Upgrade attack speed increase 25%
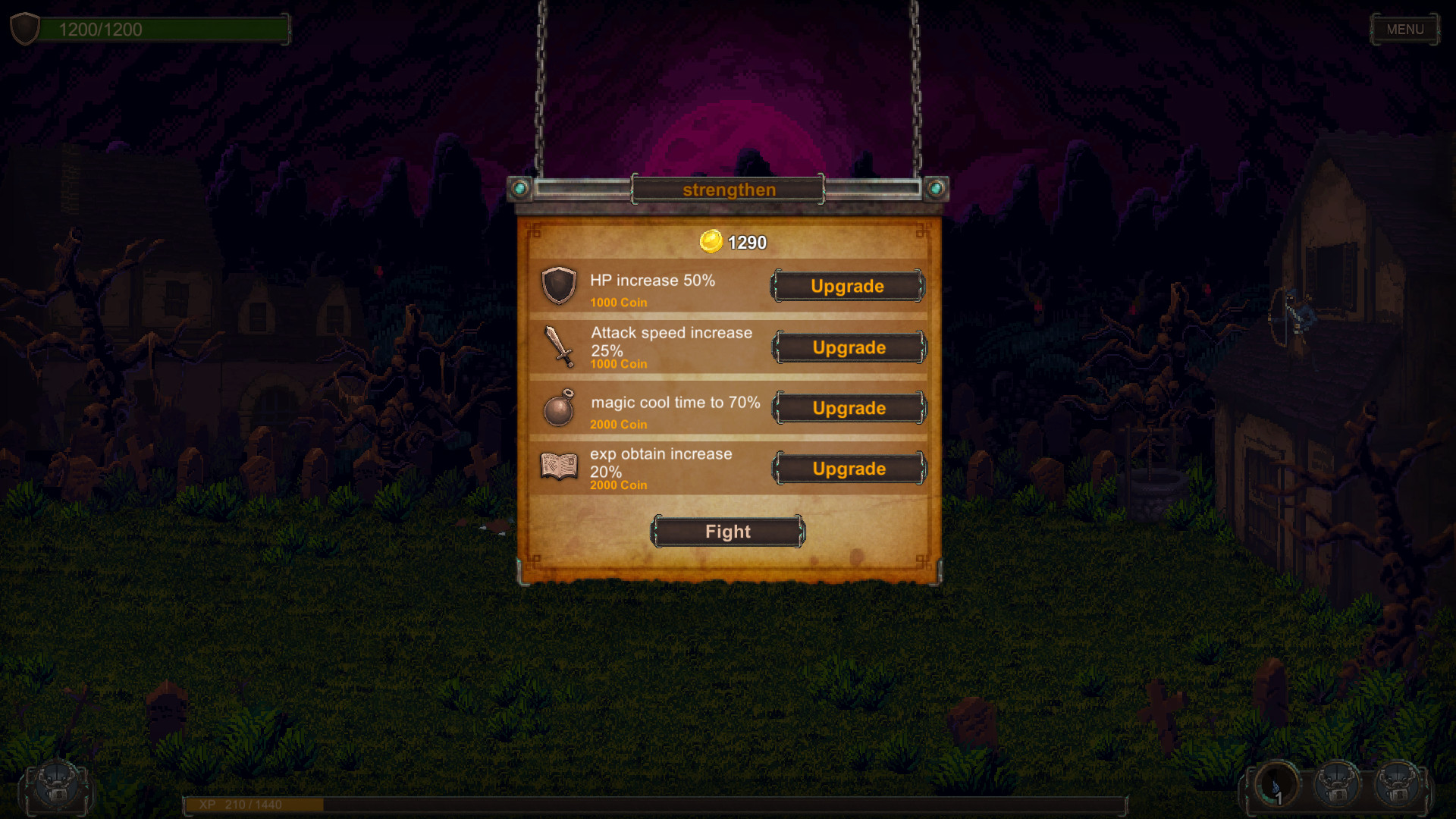 847,348
